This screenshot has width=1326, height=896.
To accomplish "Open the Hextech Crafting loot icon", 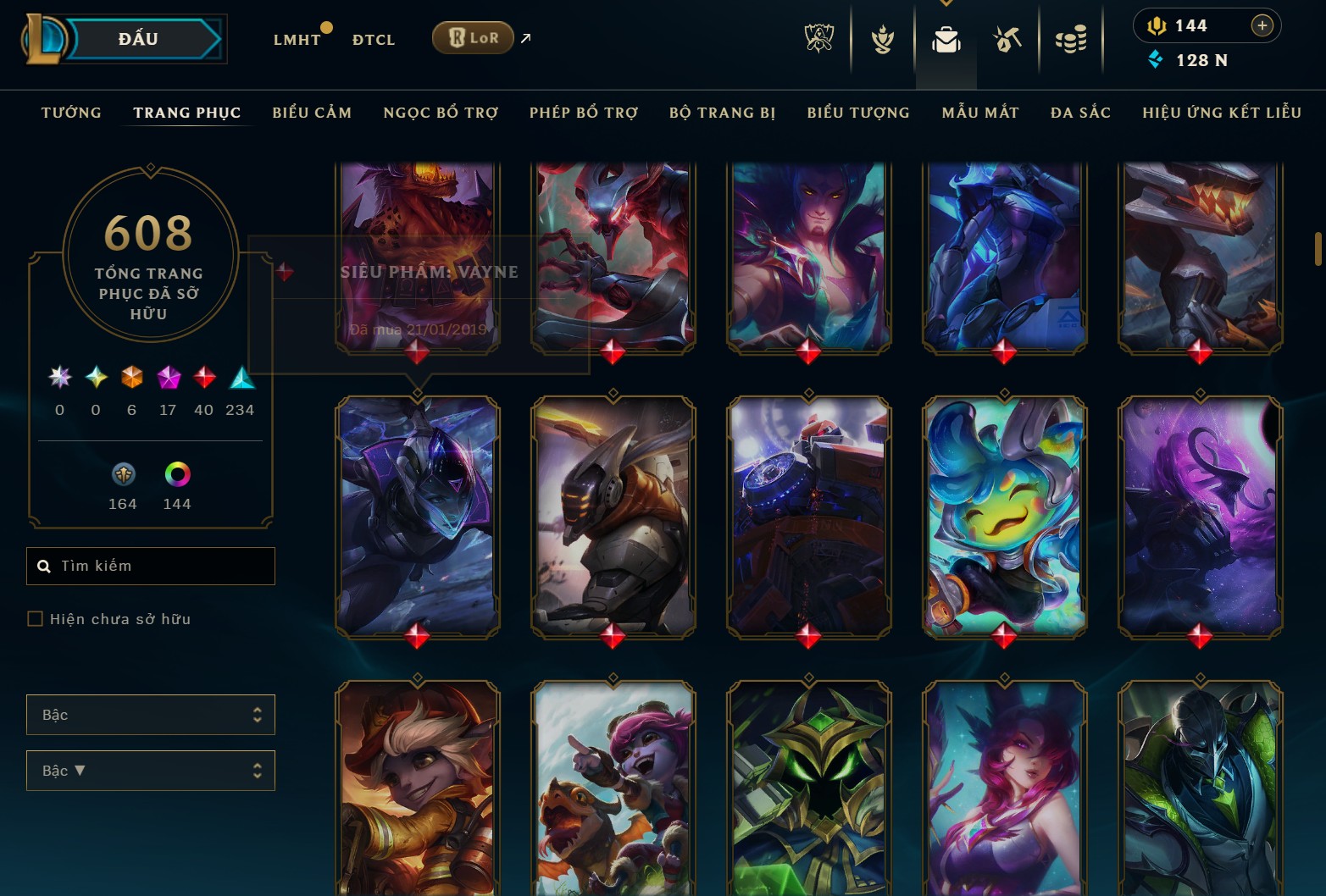I will pos(1007,38).
